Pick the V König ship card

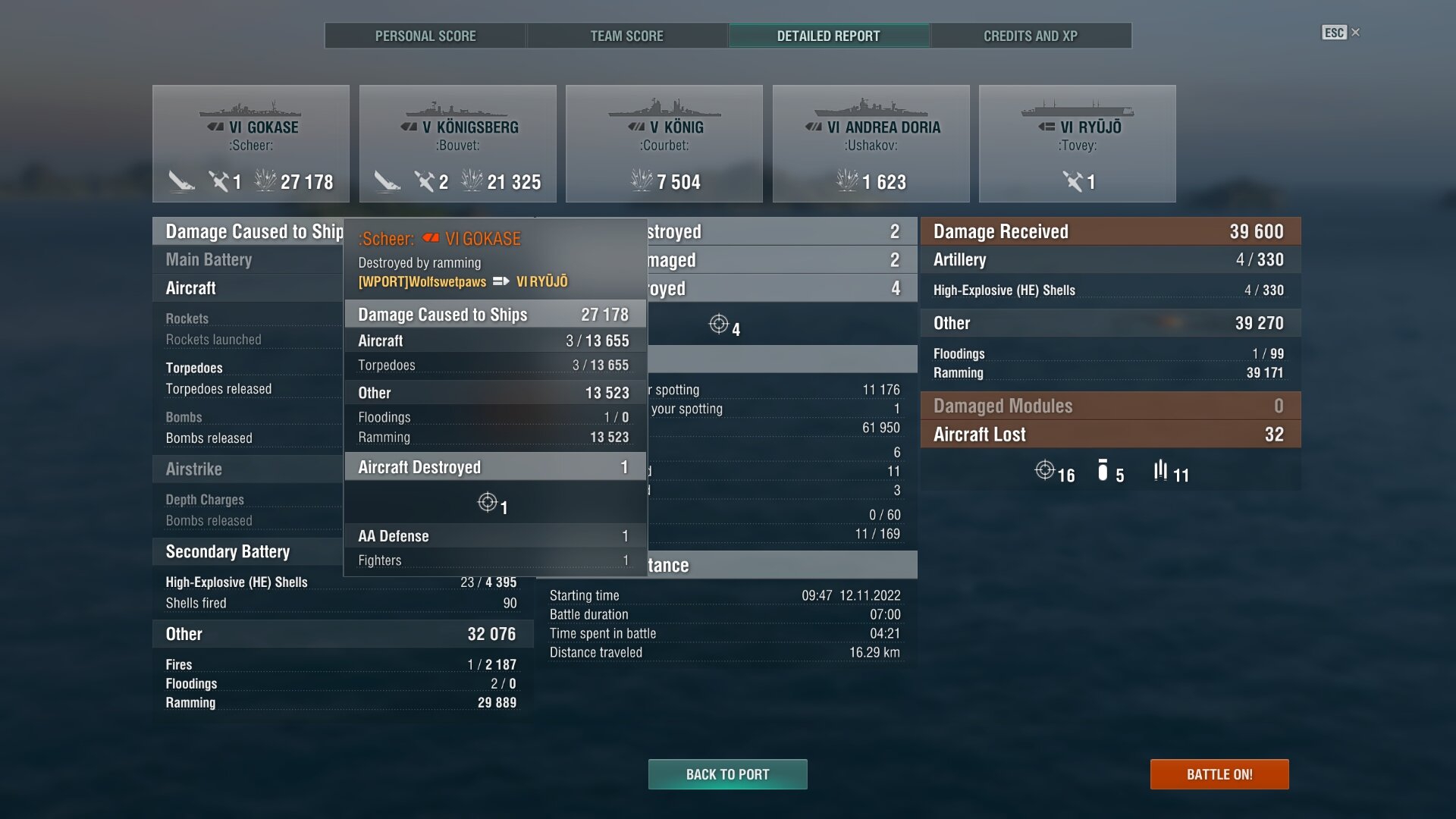coord(664,143)
